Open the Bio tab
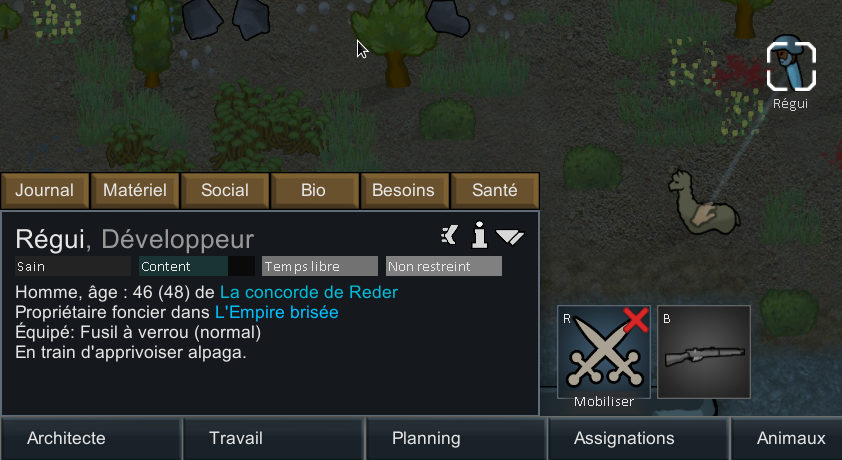 tap(314, 190)
